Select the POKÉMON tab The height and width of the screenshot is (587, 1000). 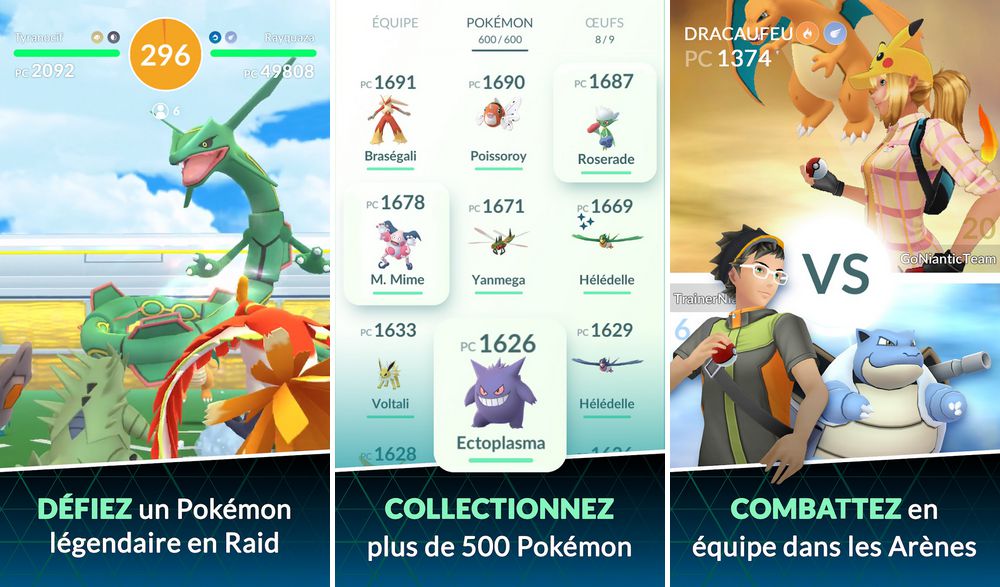click(500, 23)
